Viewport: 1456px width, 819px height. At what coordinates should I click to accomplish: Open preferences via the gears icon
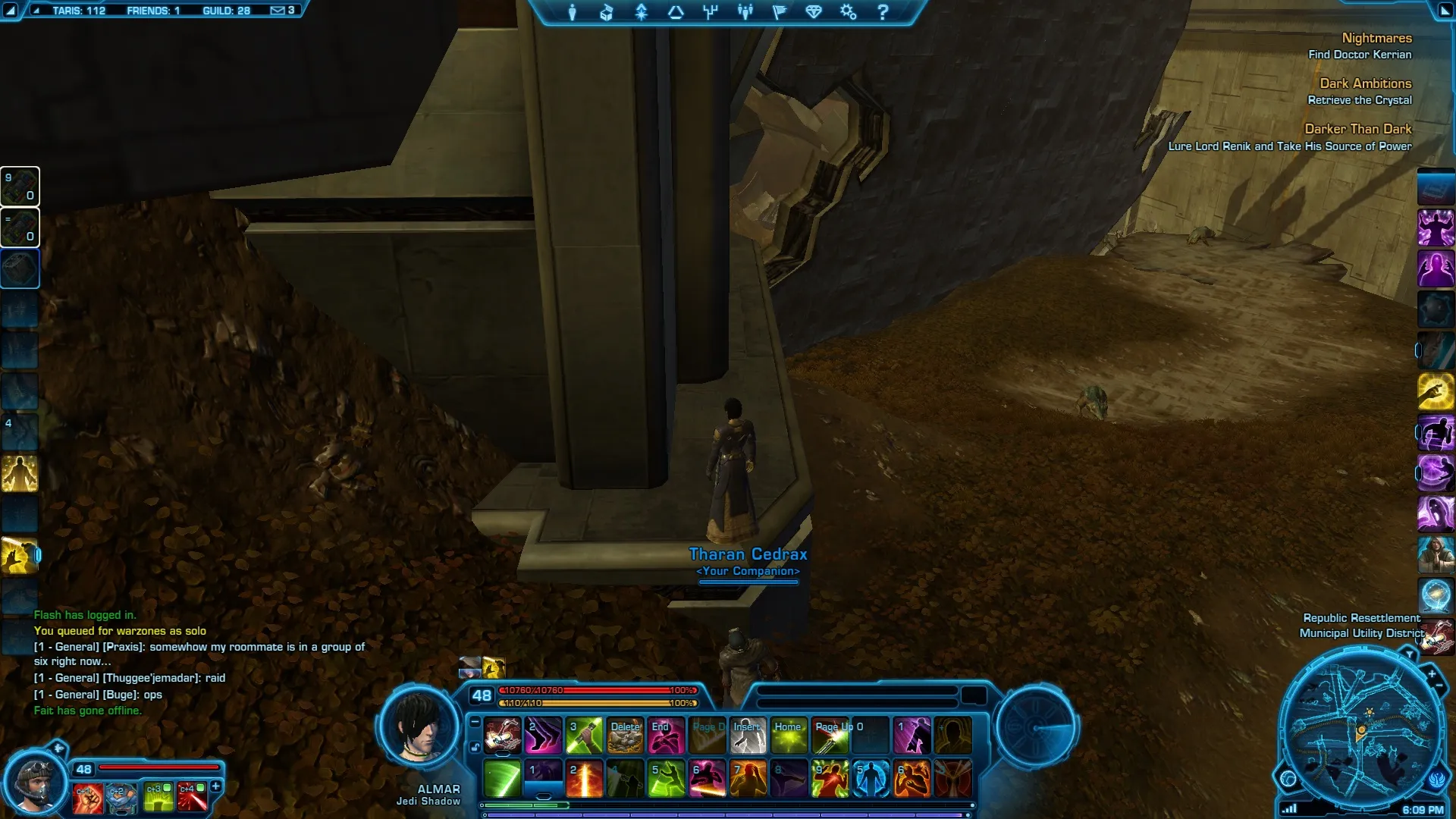[848, 12]
